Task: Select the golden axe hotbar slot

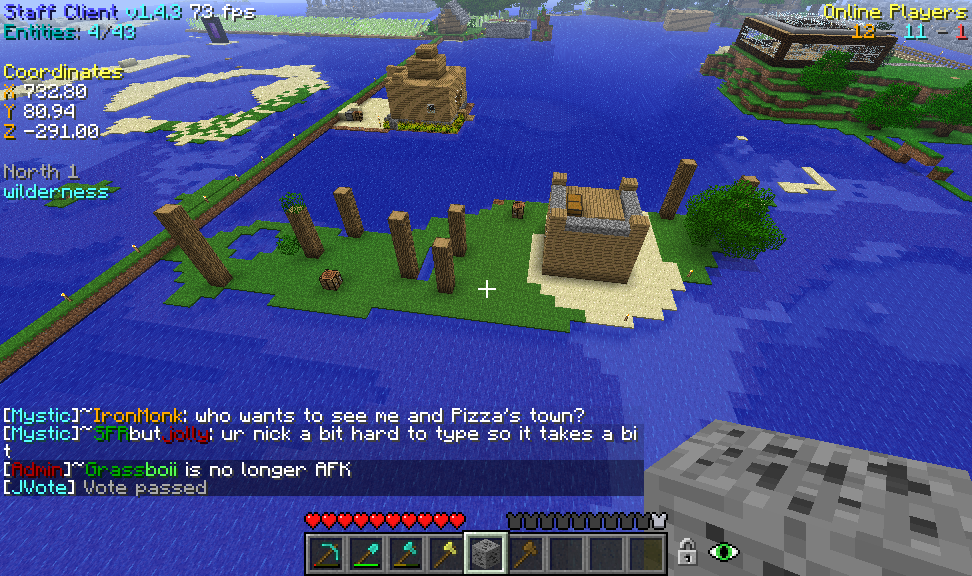Action: (446, 553)
